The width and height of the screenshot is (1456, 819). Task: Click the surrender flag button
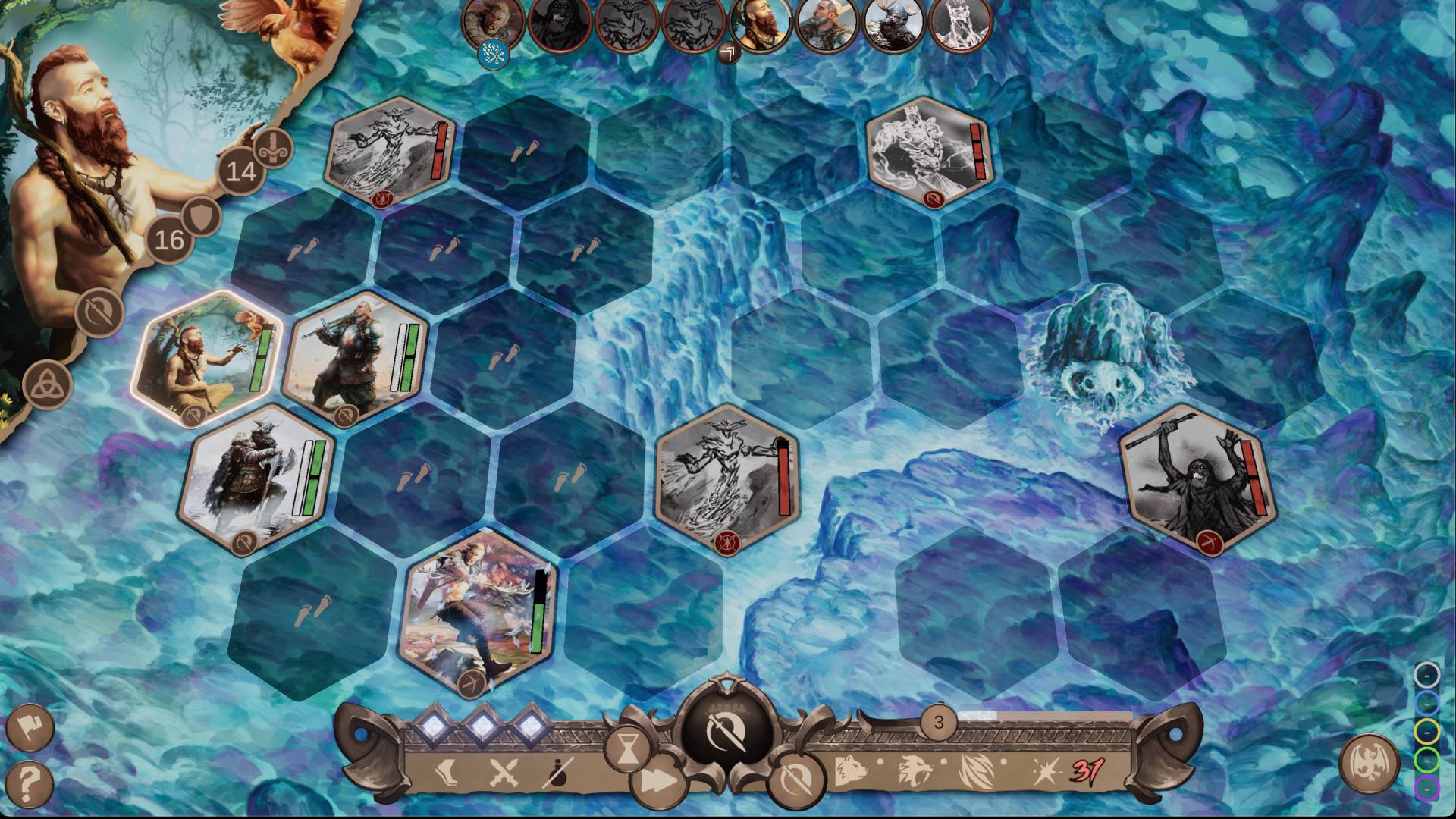[x=30, y=726]
